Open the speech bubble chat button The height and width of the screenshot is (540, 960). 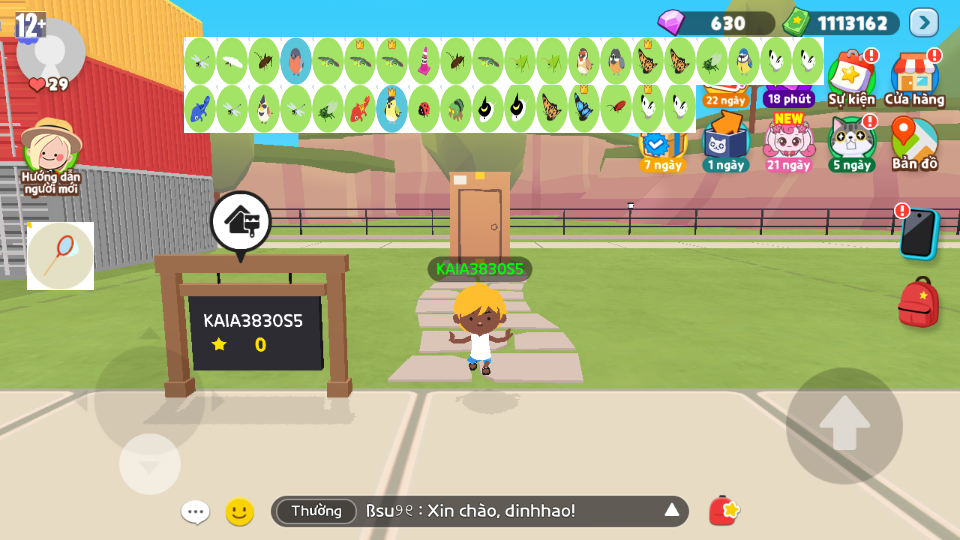coord(195,512)
